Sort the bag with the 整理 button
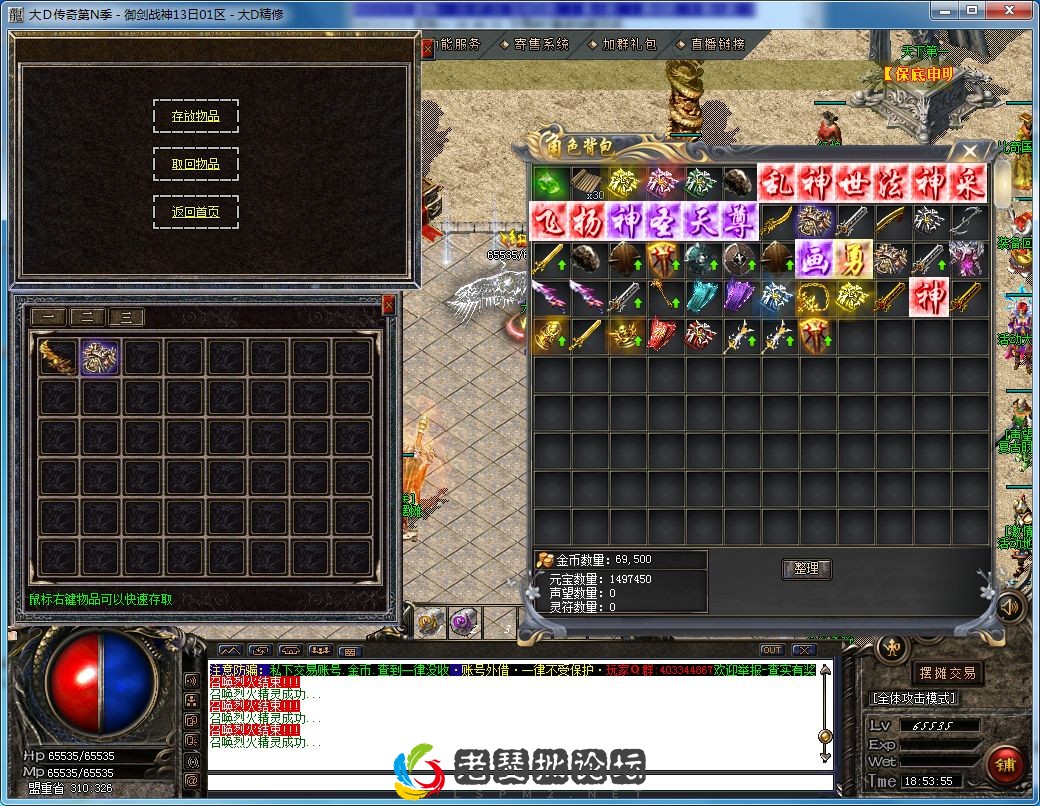 (x=805, y=568)
